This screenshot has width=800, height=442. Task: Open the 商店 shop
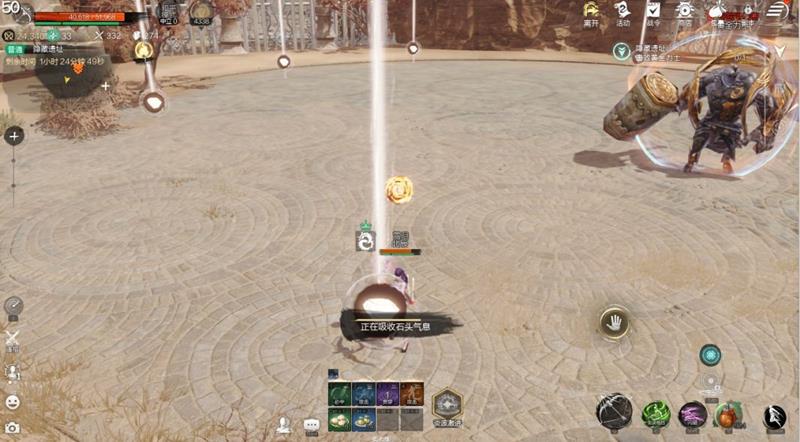pyautogui.click(x=684, y=12)
